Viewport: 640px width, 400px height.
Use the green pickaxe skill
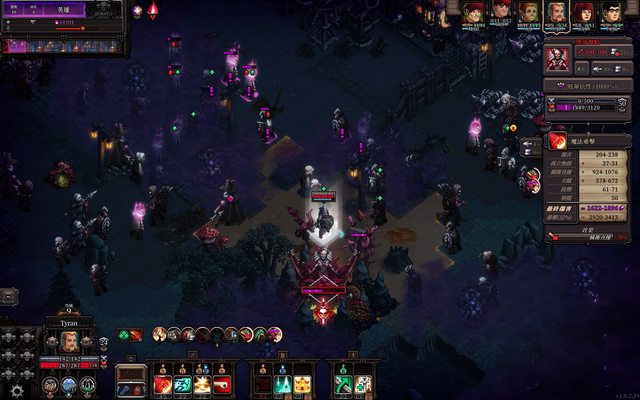(x=343, y=384)
